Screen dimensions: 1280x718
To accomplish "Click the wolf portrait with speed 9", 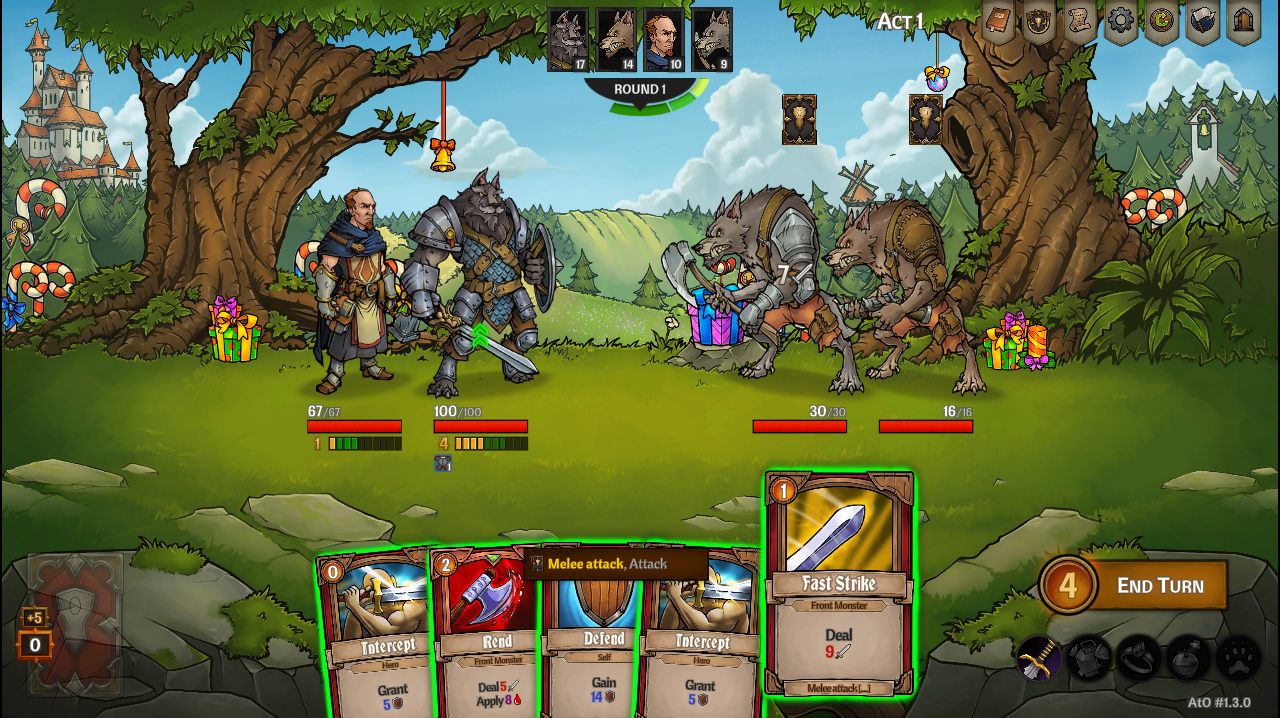I will coord(711,39).
